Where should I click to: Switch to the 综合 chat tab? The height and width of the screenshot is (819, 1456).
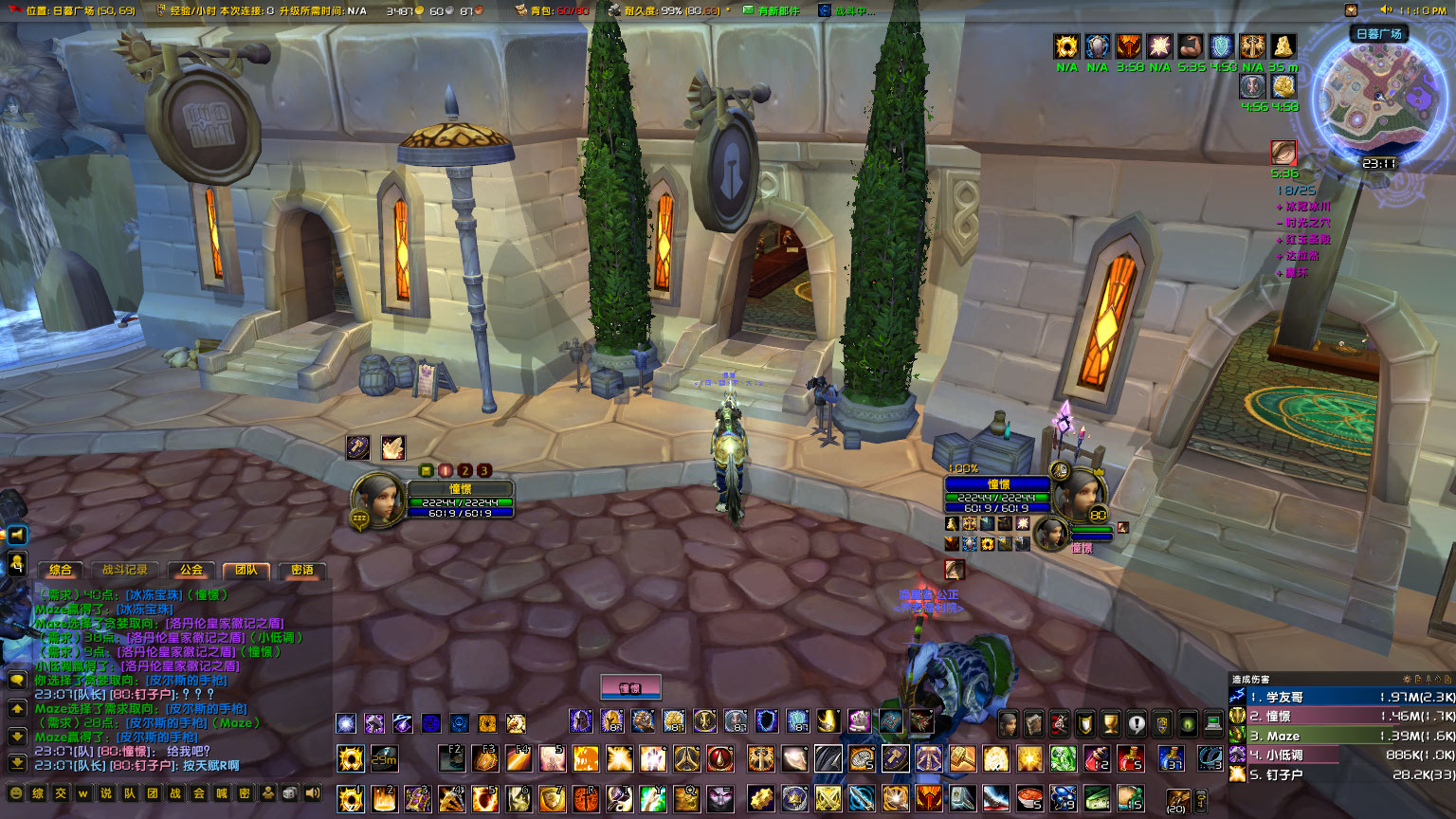(x=62, y=571)
